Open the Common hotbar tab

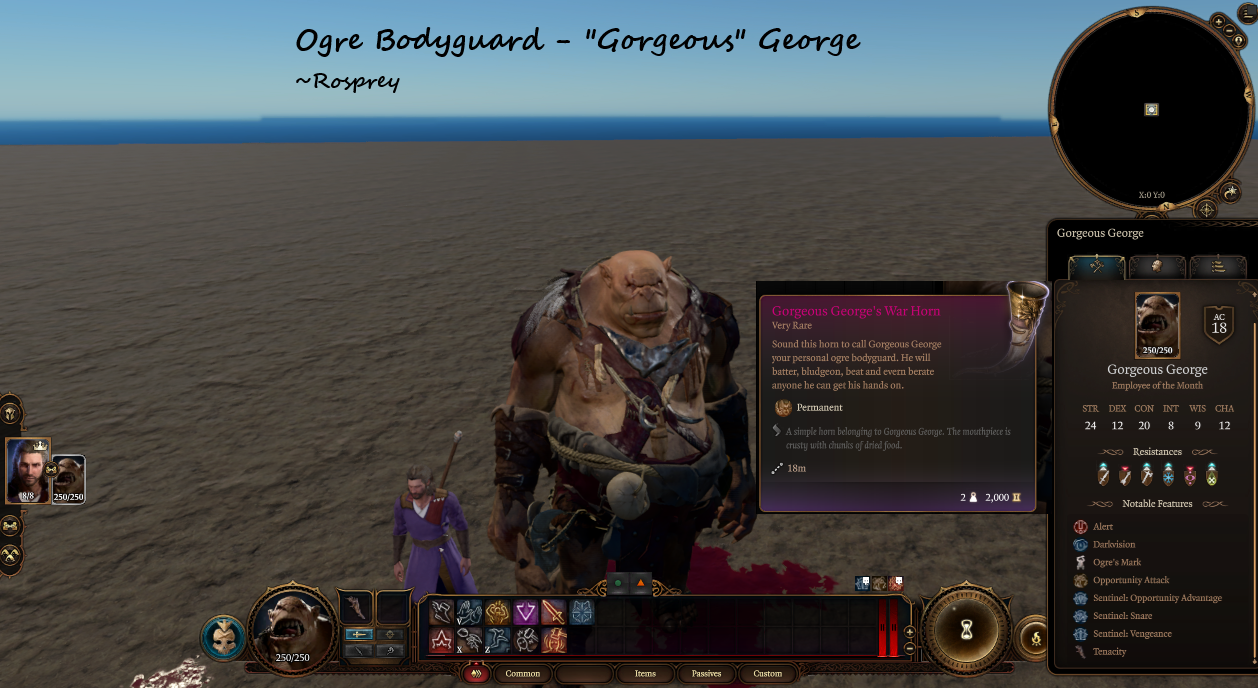tap(522, 674)
